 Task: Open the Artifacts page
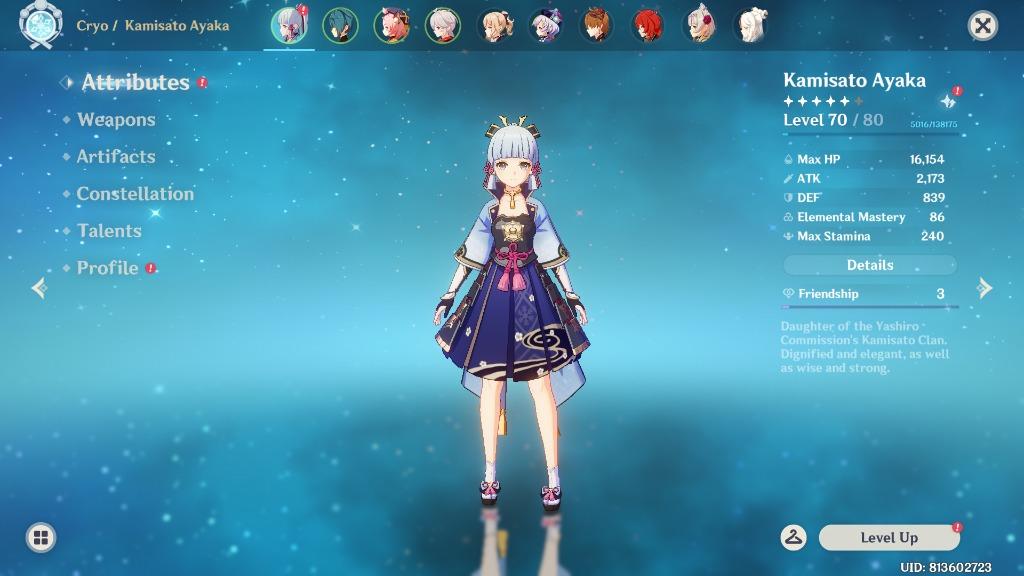pyautogui.click(x=116, y=157)
